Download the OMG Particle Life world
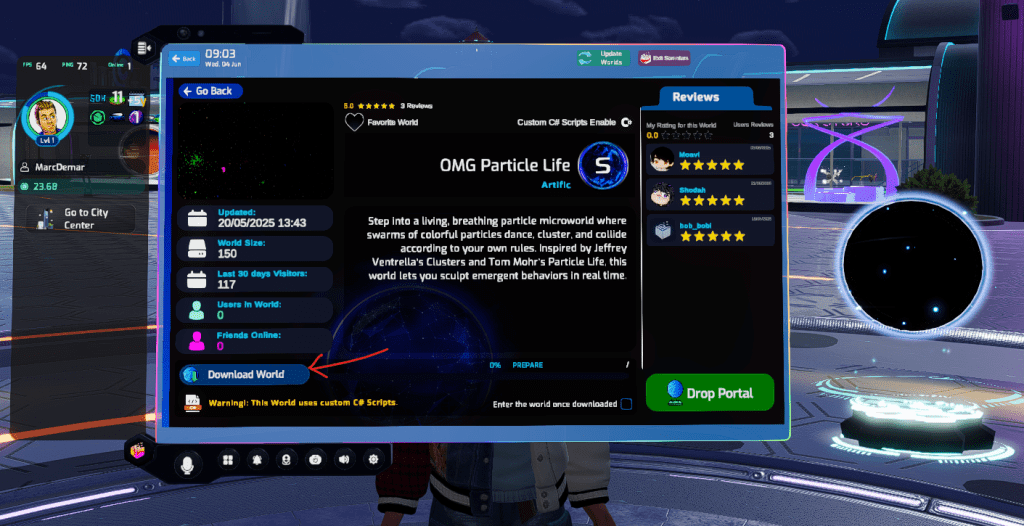The width and height of the screenshot is (1024, 526). [244, 375]
